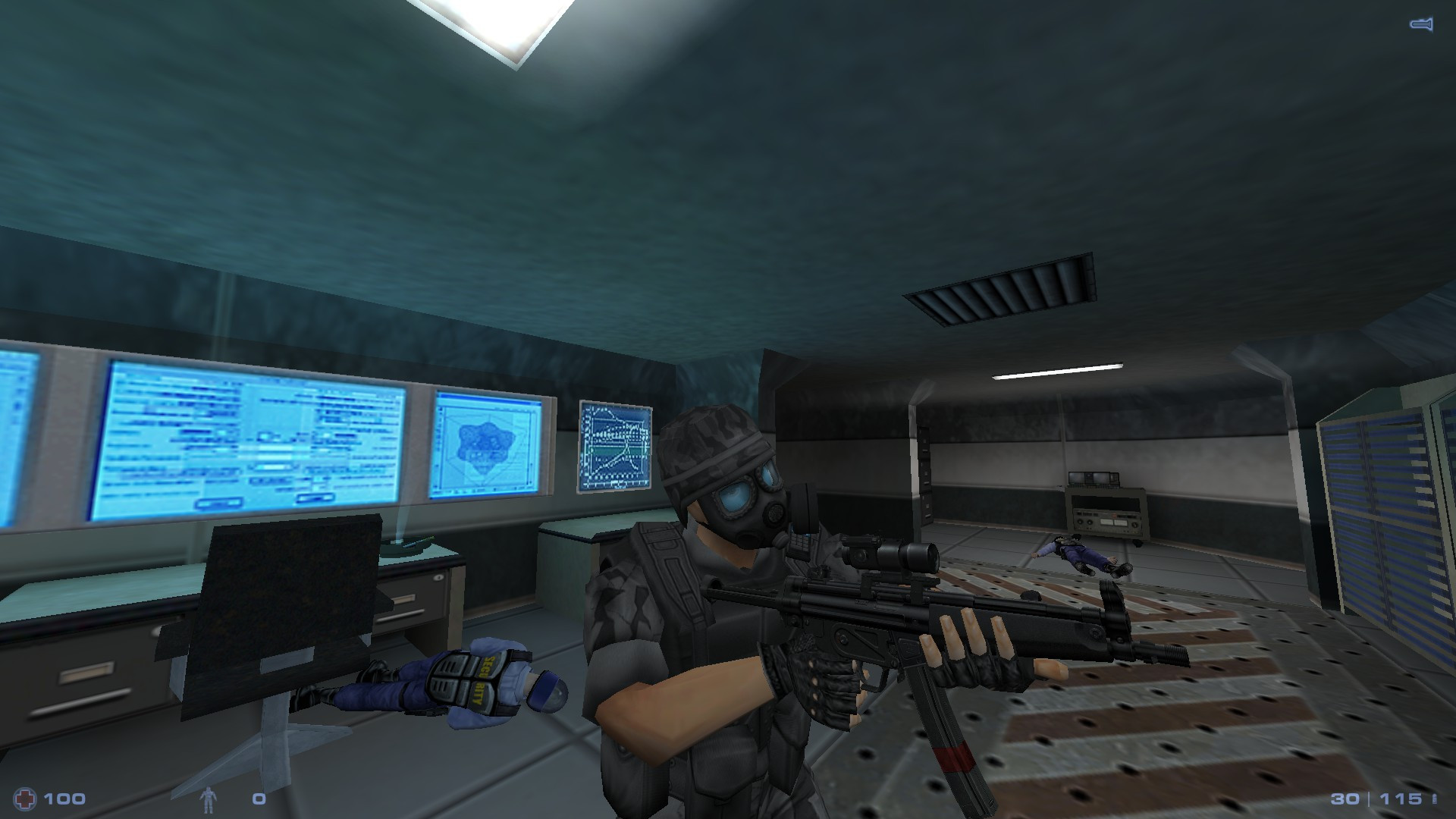This screenshot has height=819, width=1456.
Task: Click the gear-shaped blueprint diagram on the monitor
Action: 486,444
